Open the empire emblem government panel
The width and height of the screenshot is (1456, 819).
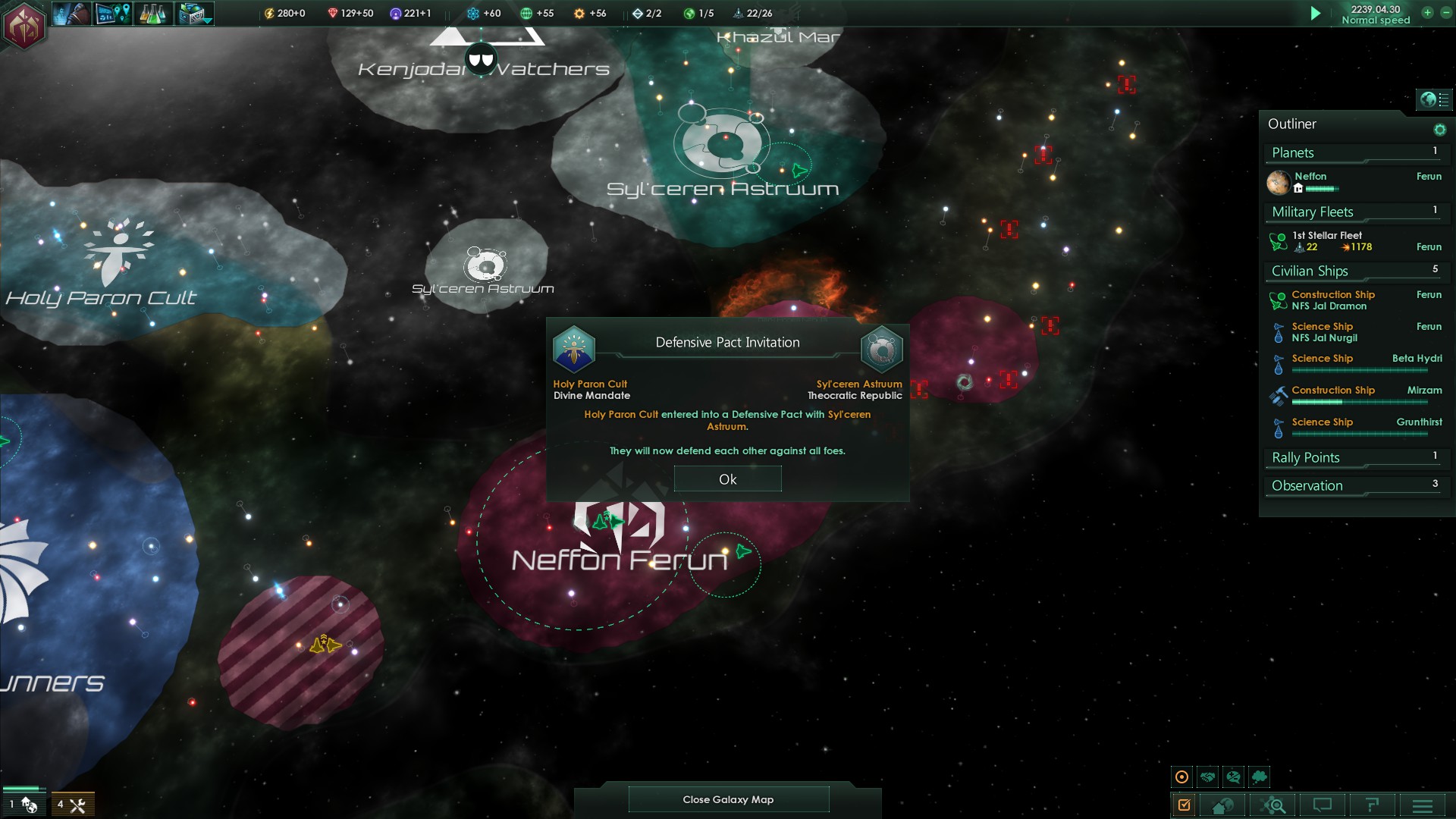point(25,25)
